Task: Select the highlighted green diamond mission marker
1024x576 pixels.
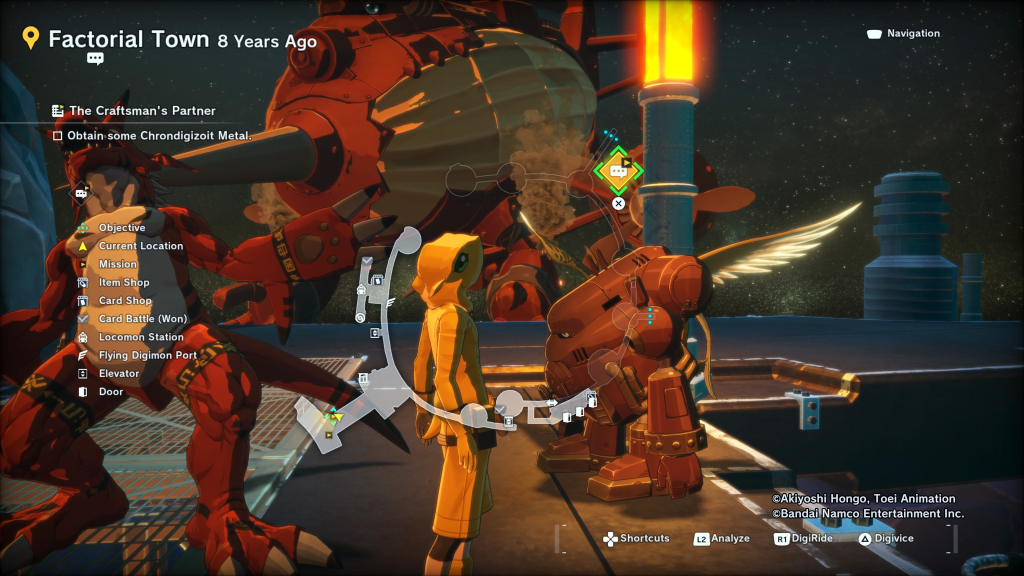Action: [x=617, y=172]
